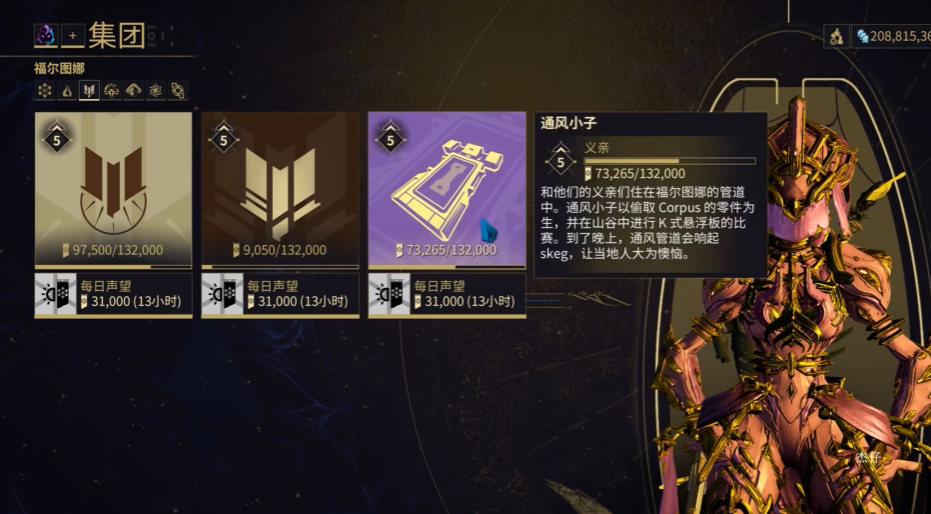Open the resources icon beside the credits
931x514 pixels.
pos(836,36)
